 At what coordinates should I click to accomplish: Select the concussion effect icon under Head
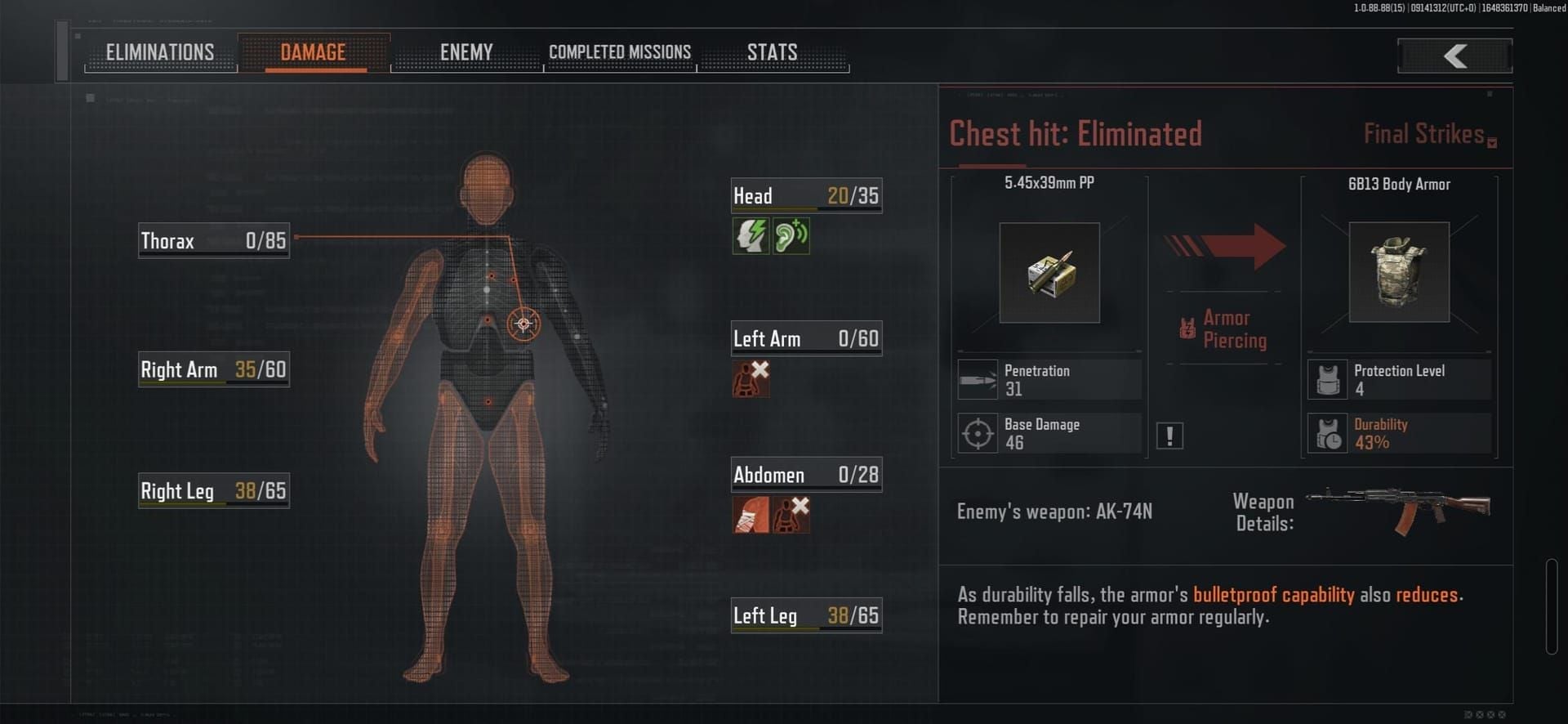pyautogui.click(x=750, y=236)
